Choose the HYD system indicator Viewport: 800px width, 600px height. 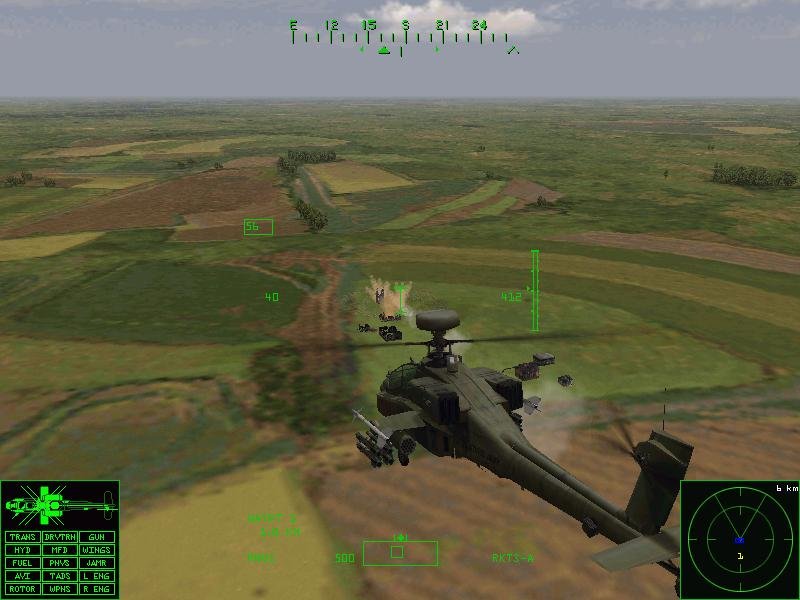click(22, 550)
